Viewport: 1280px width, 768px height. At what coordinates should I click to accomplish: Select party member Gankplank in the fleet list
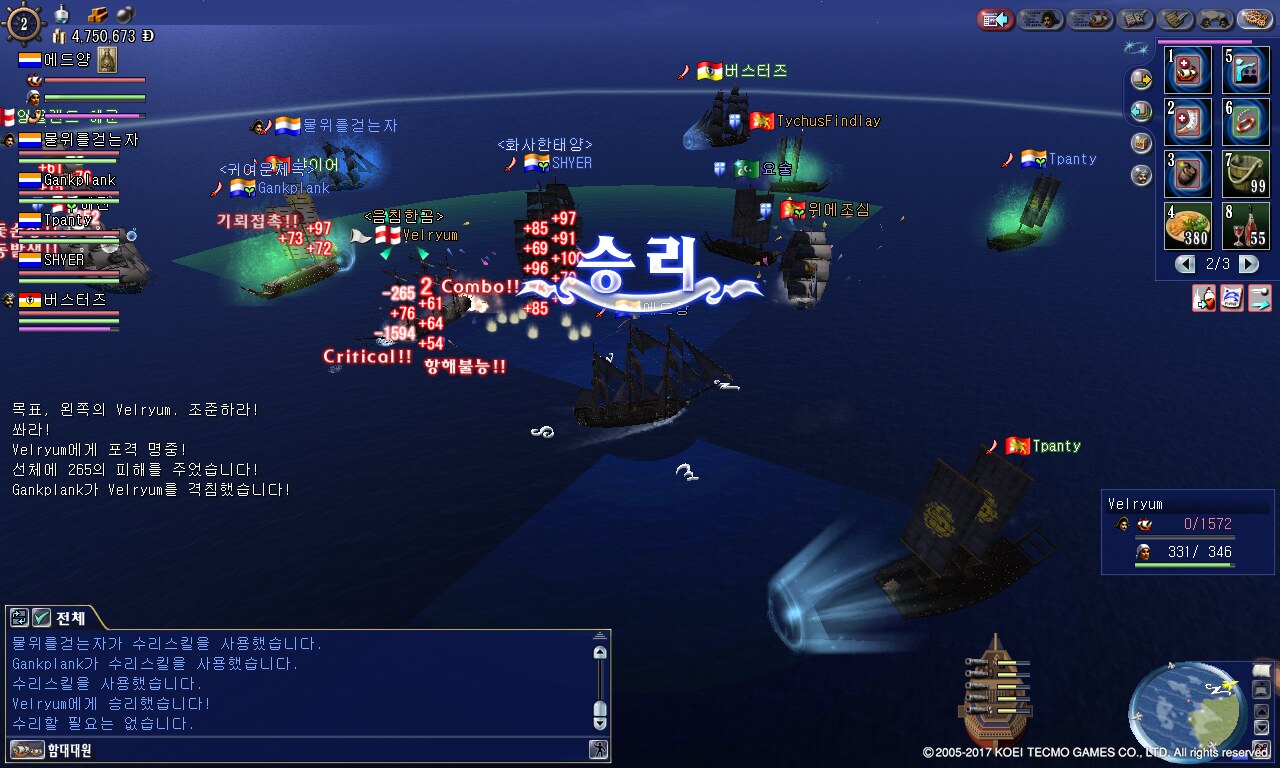79,180
